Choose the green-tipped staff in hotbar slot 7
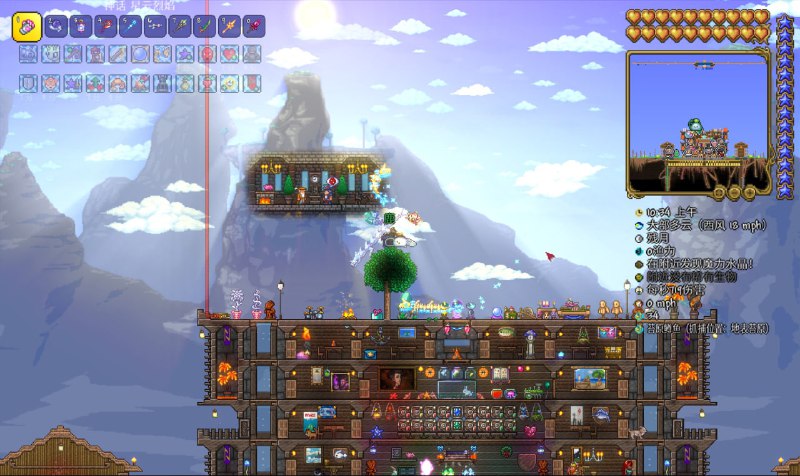800x476 pixels. tap(181, 24)
